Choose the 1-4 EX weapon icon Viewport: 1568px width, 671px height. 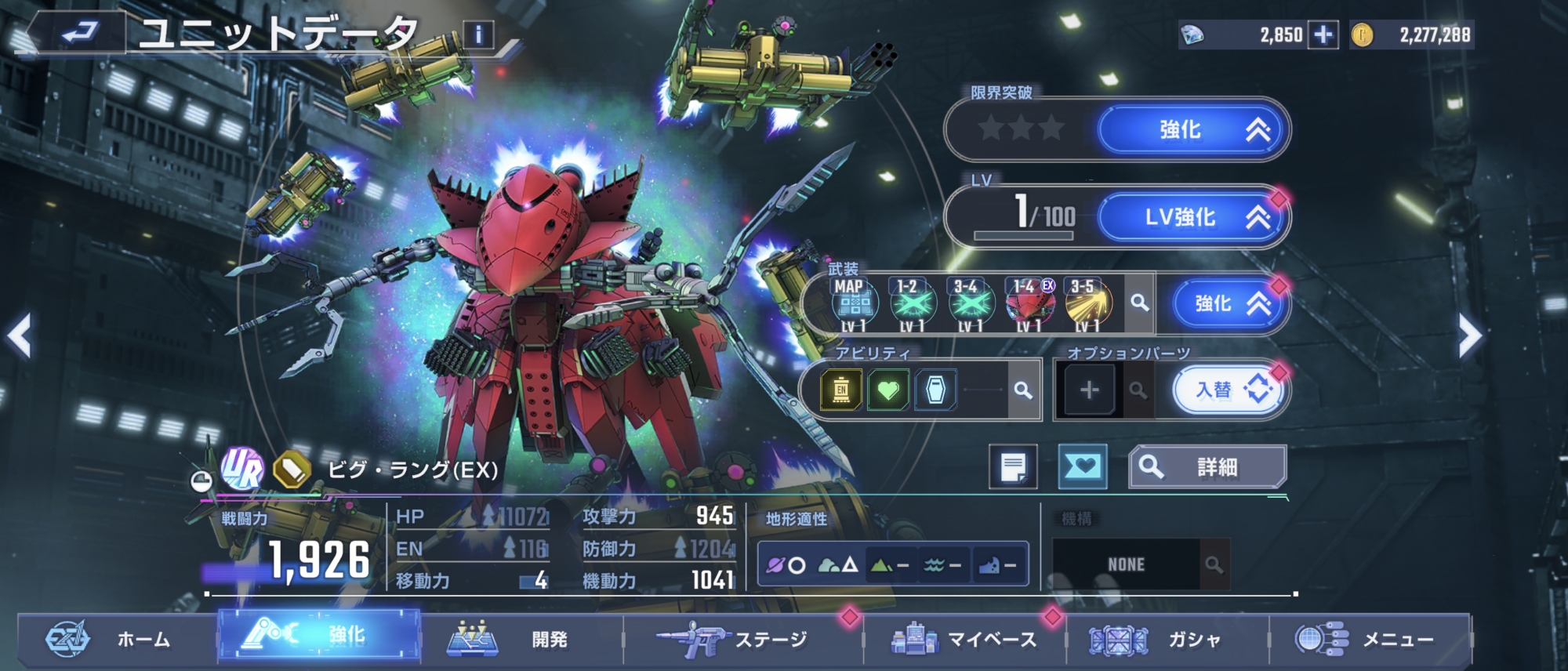pyautogui.click(x=1029, y=304)
